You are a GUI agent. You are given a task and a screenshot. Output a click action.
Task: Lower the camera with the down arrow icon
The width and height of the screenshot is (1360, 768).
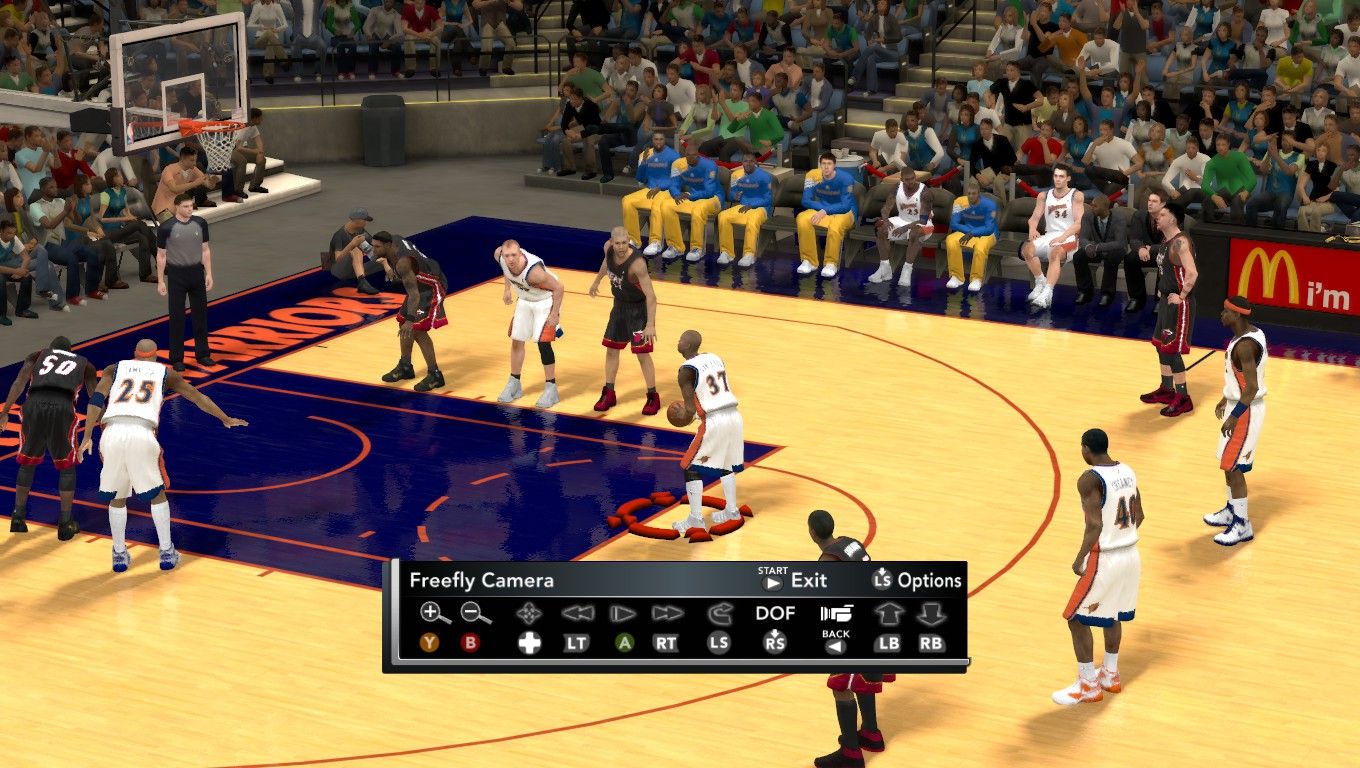tap(931, 613)
